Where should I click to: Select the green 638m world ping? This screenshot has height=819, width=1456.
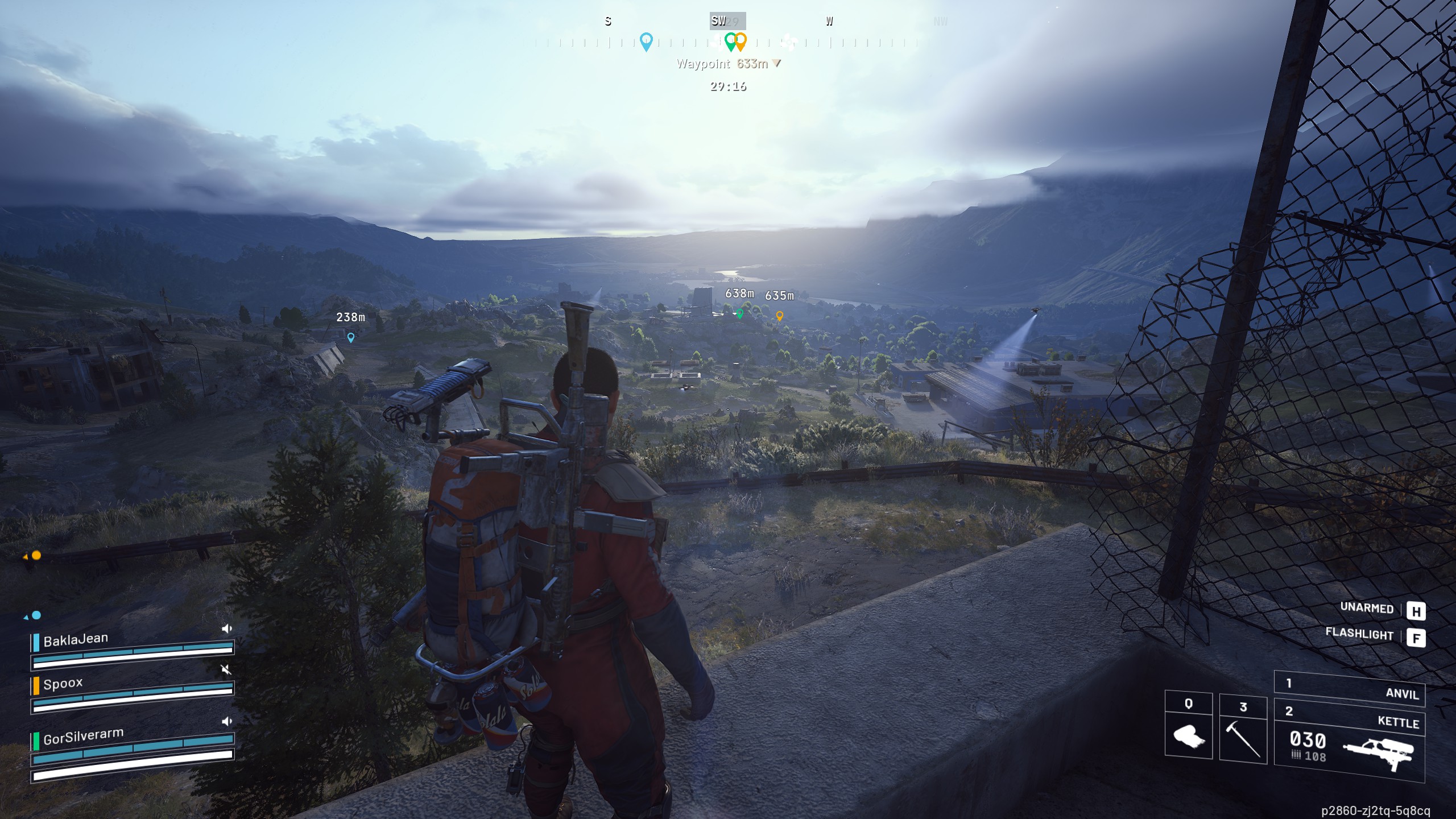739,313
